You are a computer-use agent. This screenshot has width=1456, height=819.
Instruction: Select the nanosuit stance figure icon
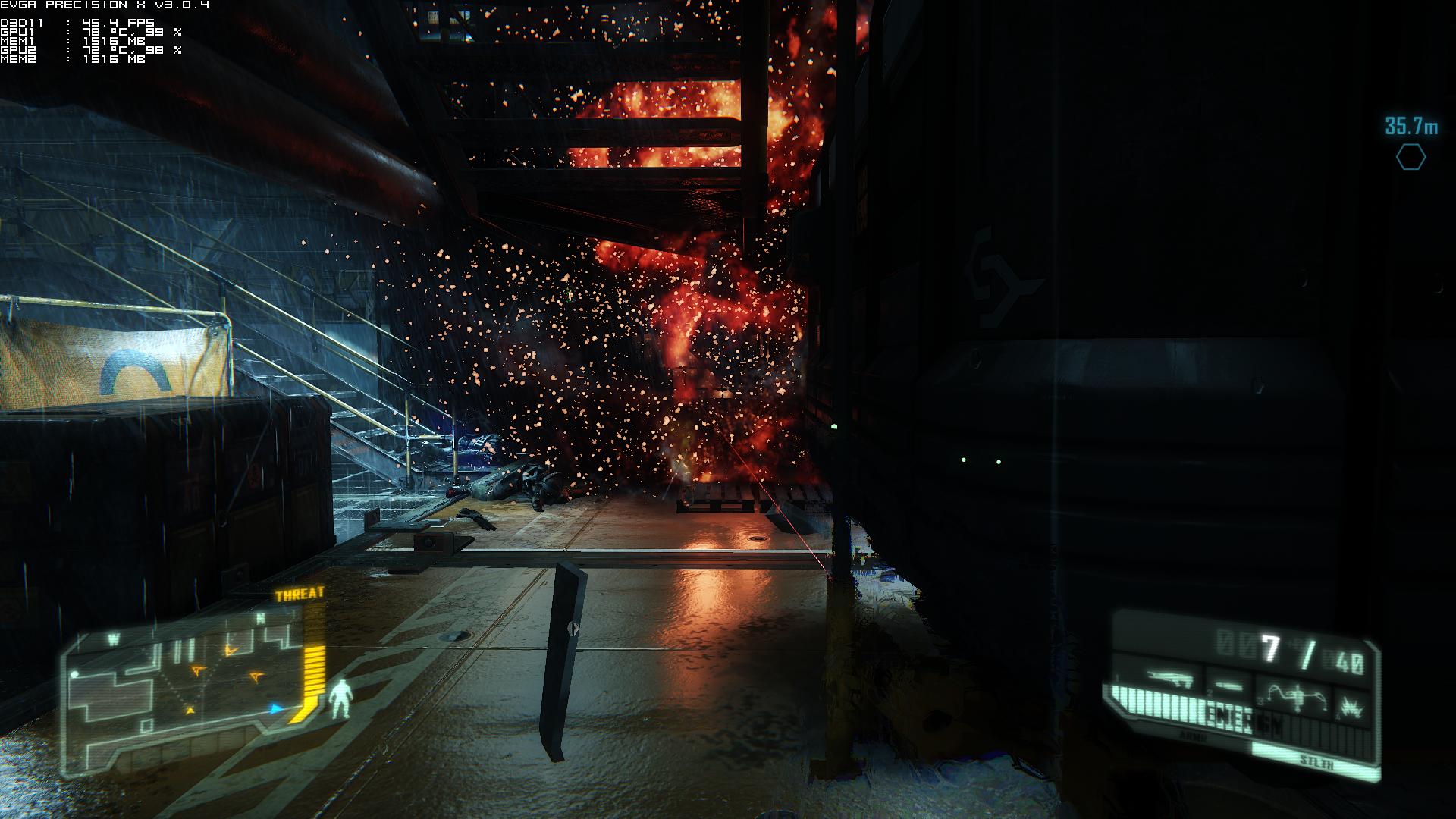tap(341, 698)
